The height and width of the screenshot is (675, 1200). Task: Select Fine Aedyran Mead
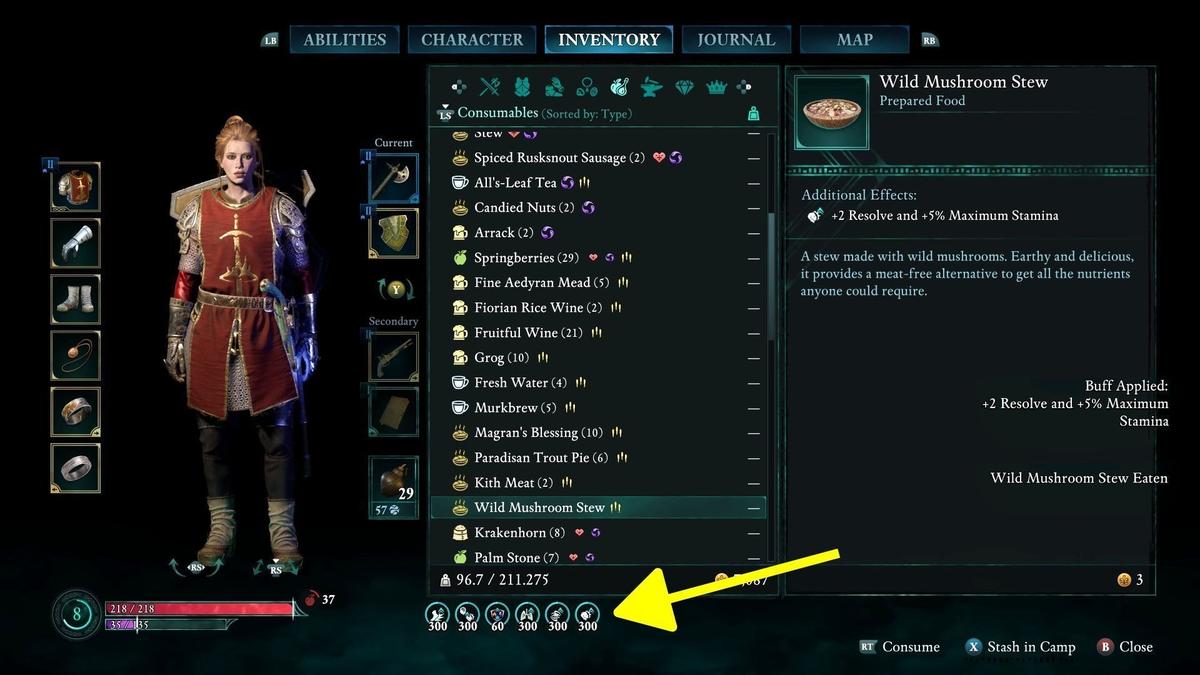[x=535, y=283]
